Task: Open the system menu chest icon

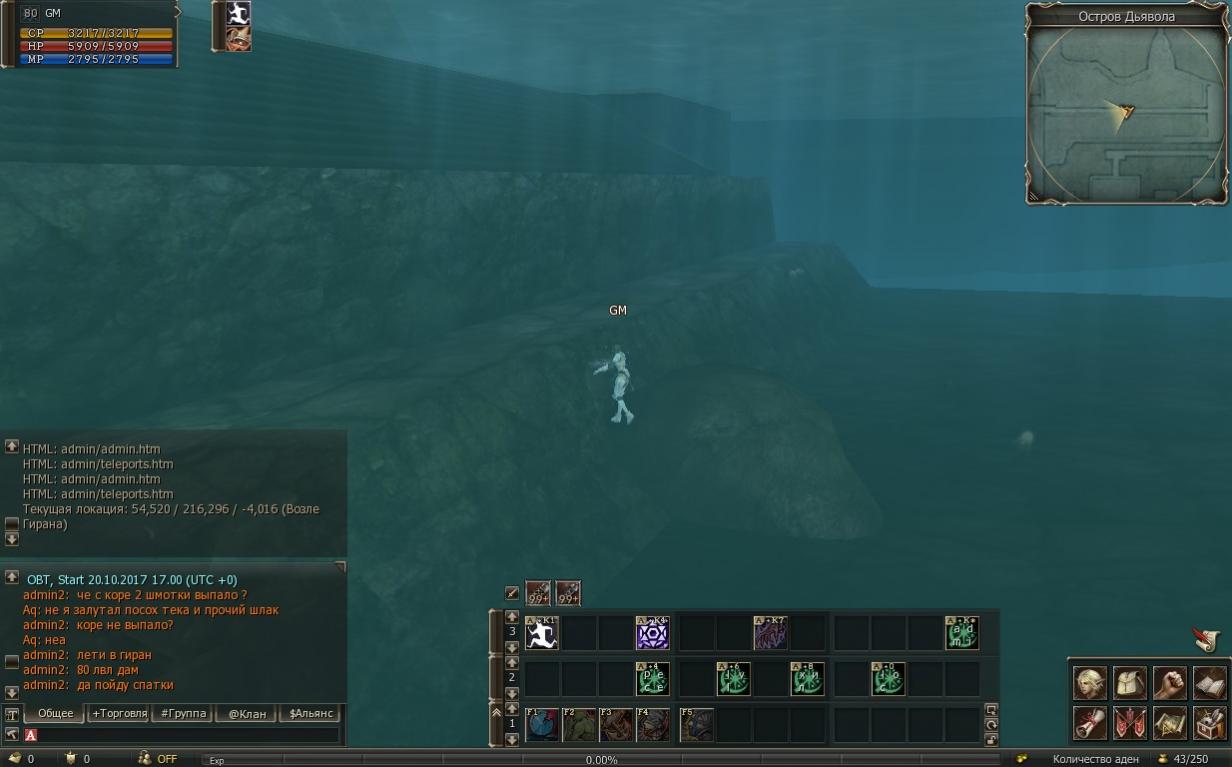Action: click(x=1210, y=723)
